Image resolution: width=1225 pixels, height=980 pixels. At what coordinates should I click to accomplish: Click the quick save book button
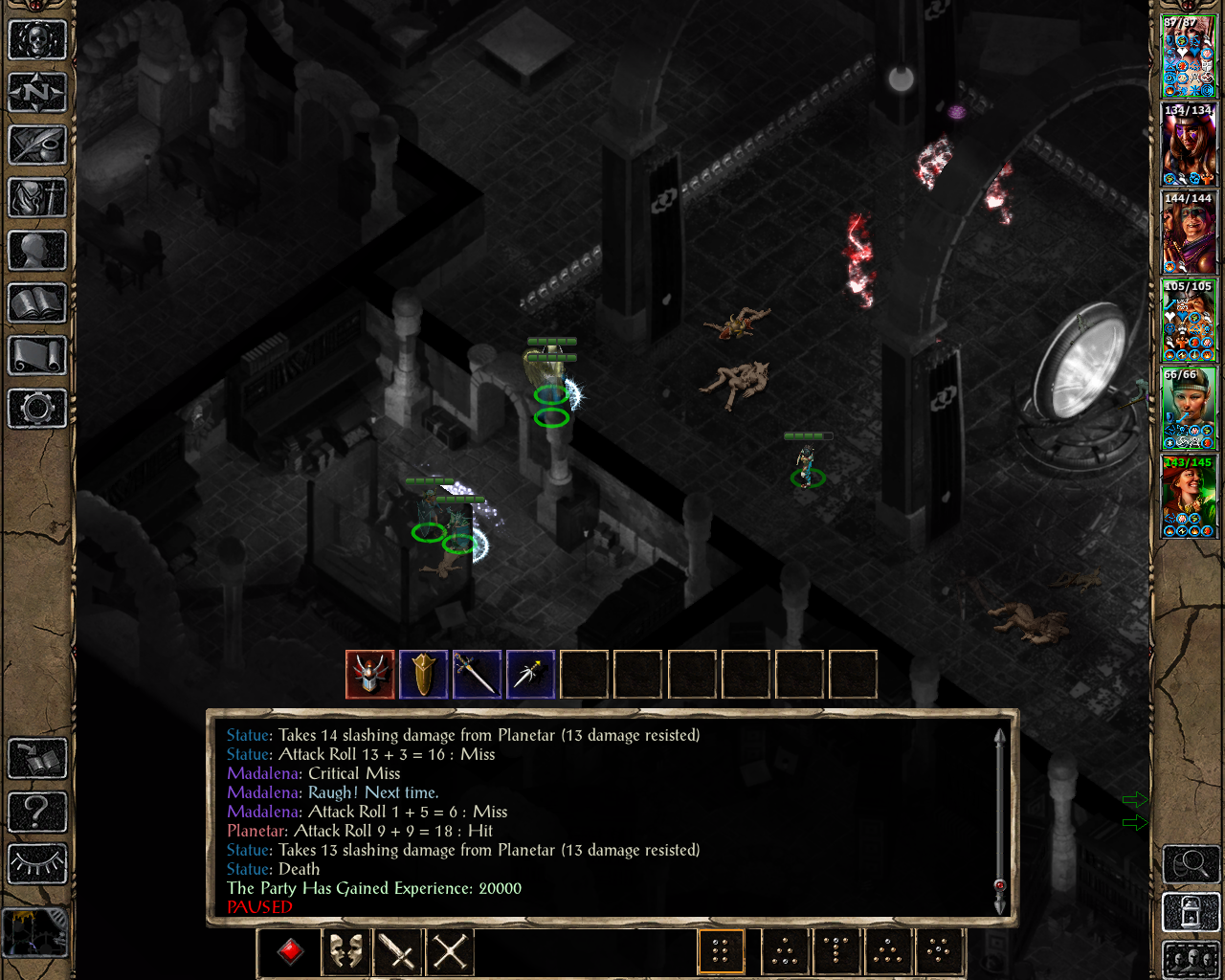pos(37,759)
